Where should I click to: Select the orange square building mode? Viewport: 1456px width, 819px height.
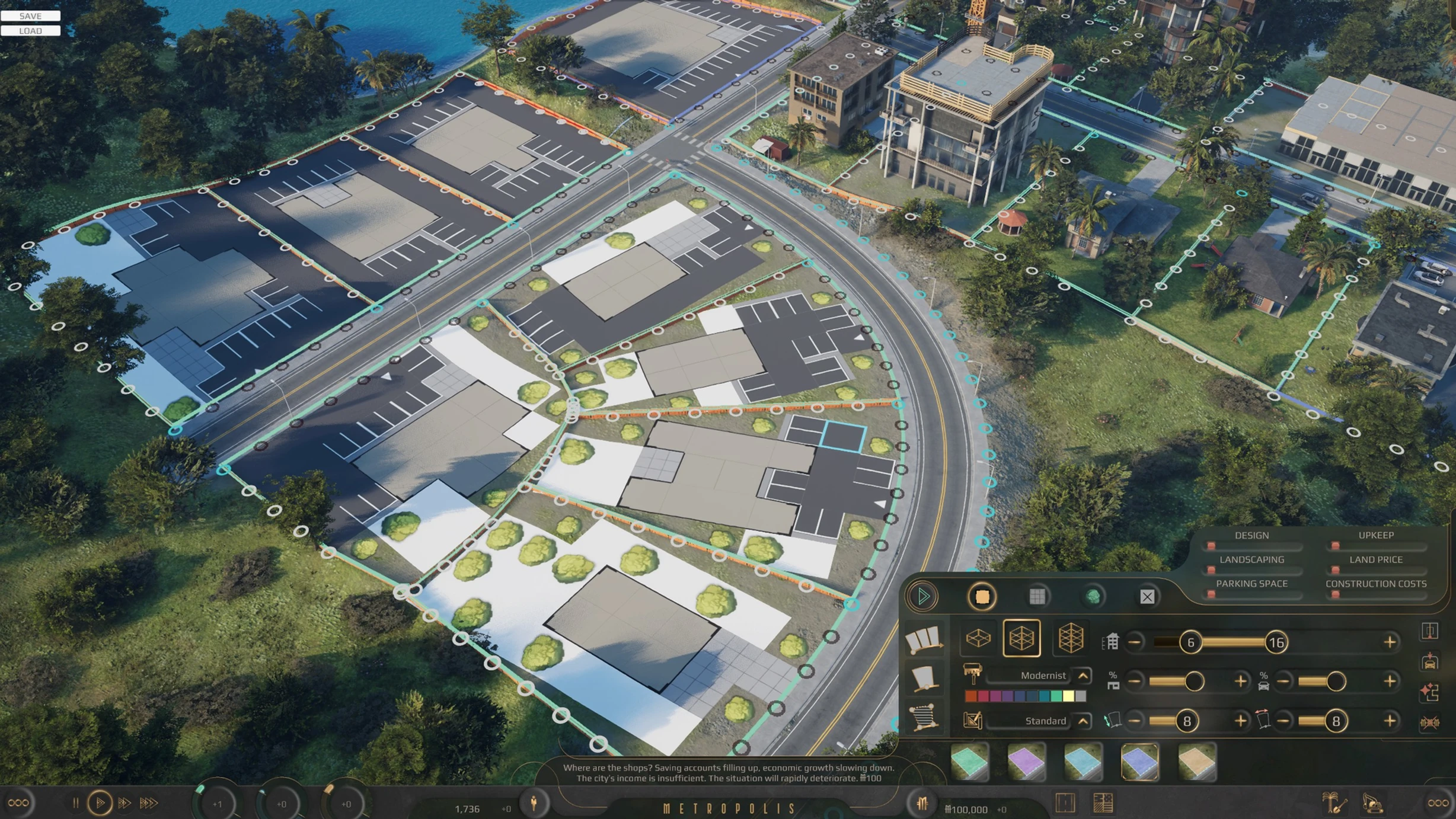[x=982, y=597]
